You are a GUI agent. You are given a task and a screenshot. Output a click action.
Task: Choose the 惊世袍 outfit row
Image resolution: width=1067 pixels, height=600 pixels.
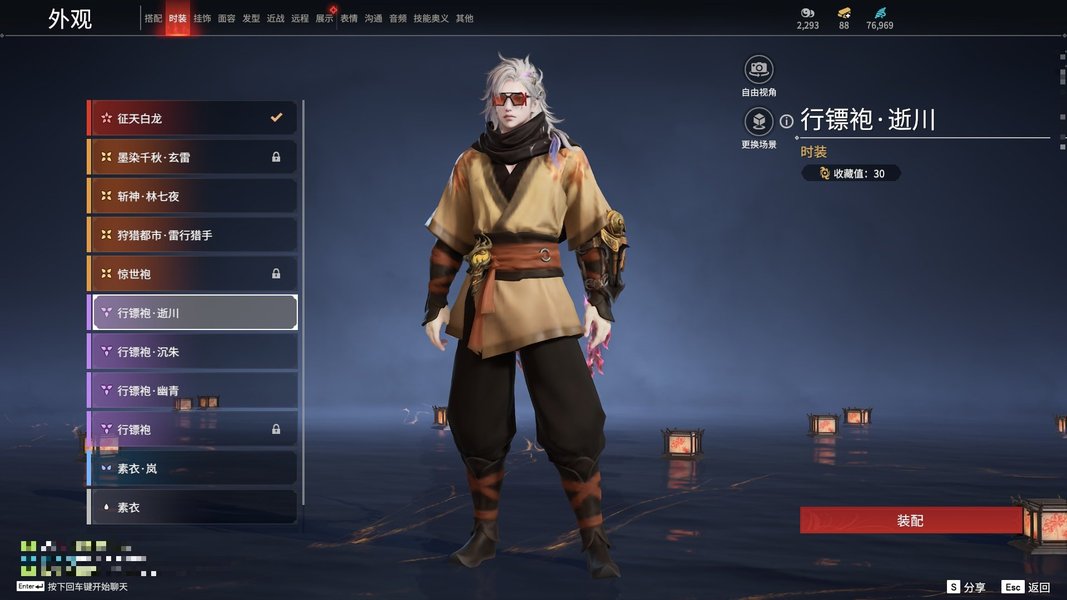coord(192,274)
